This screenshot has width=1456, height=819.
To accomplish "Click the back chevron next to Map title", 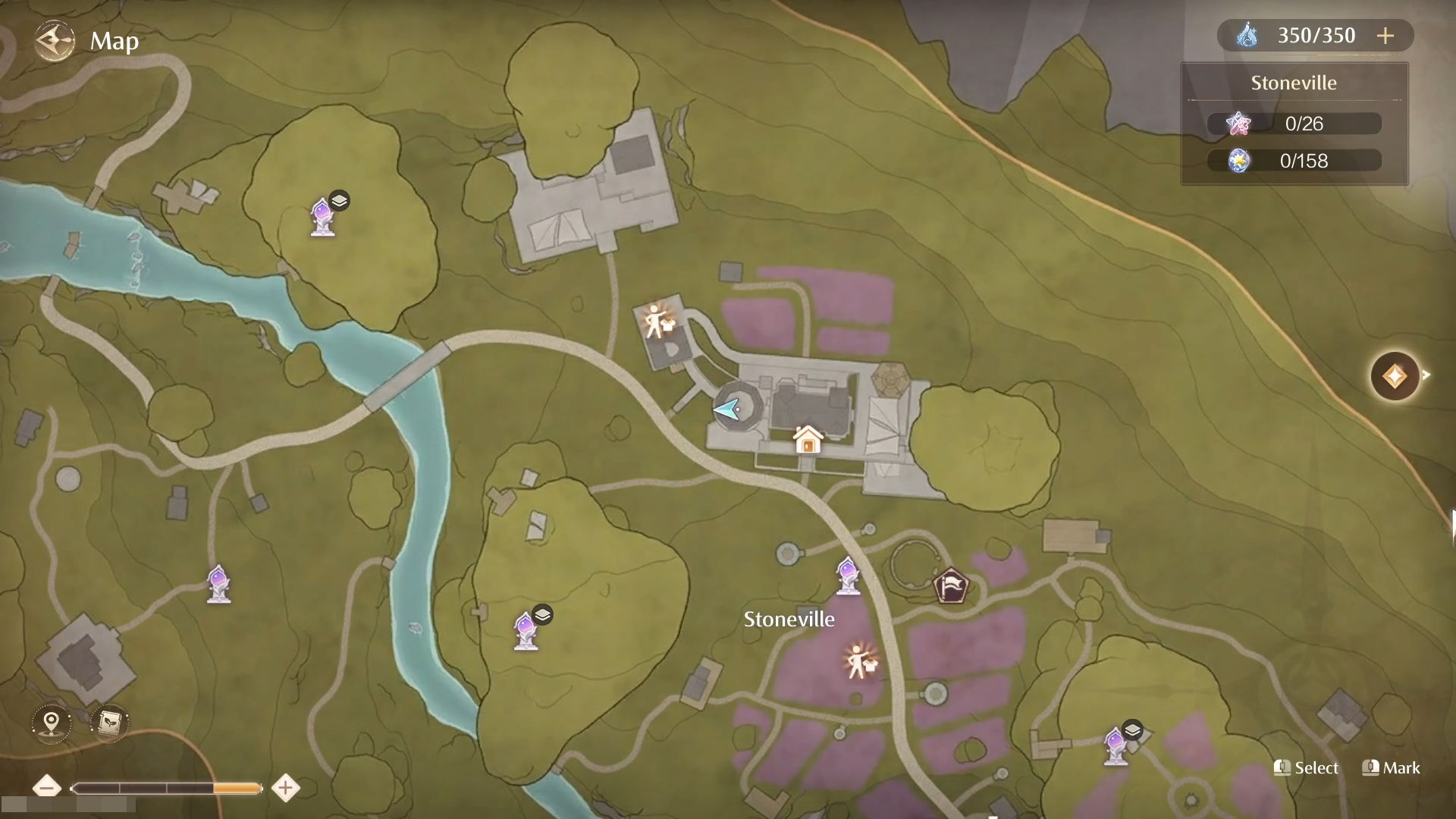I will click(54, 41).
